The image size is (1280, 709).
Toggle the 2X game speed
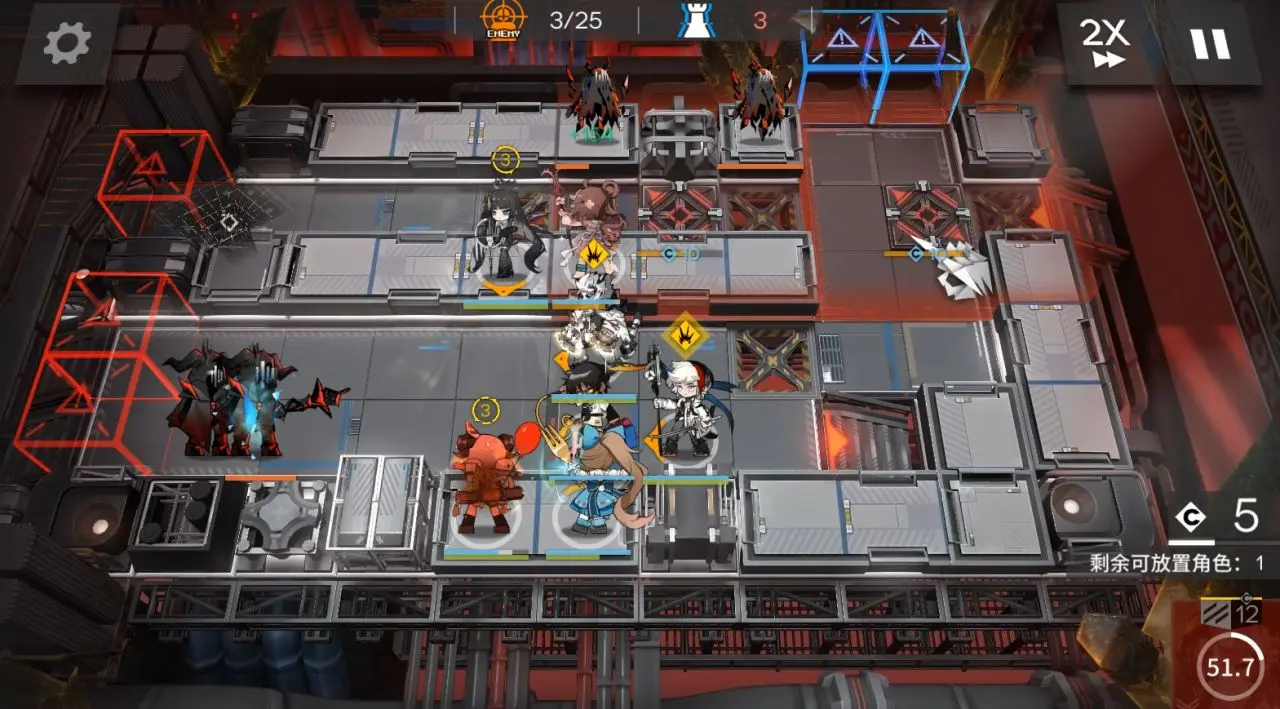(x=1104, y=43)
